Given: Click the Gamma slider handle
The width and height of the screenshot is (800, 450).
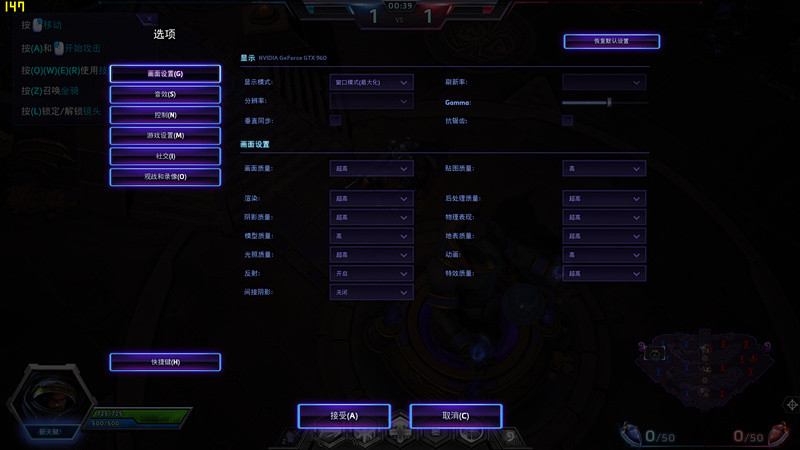Looking at the screenshot, I should 609,102.
